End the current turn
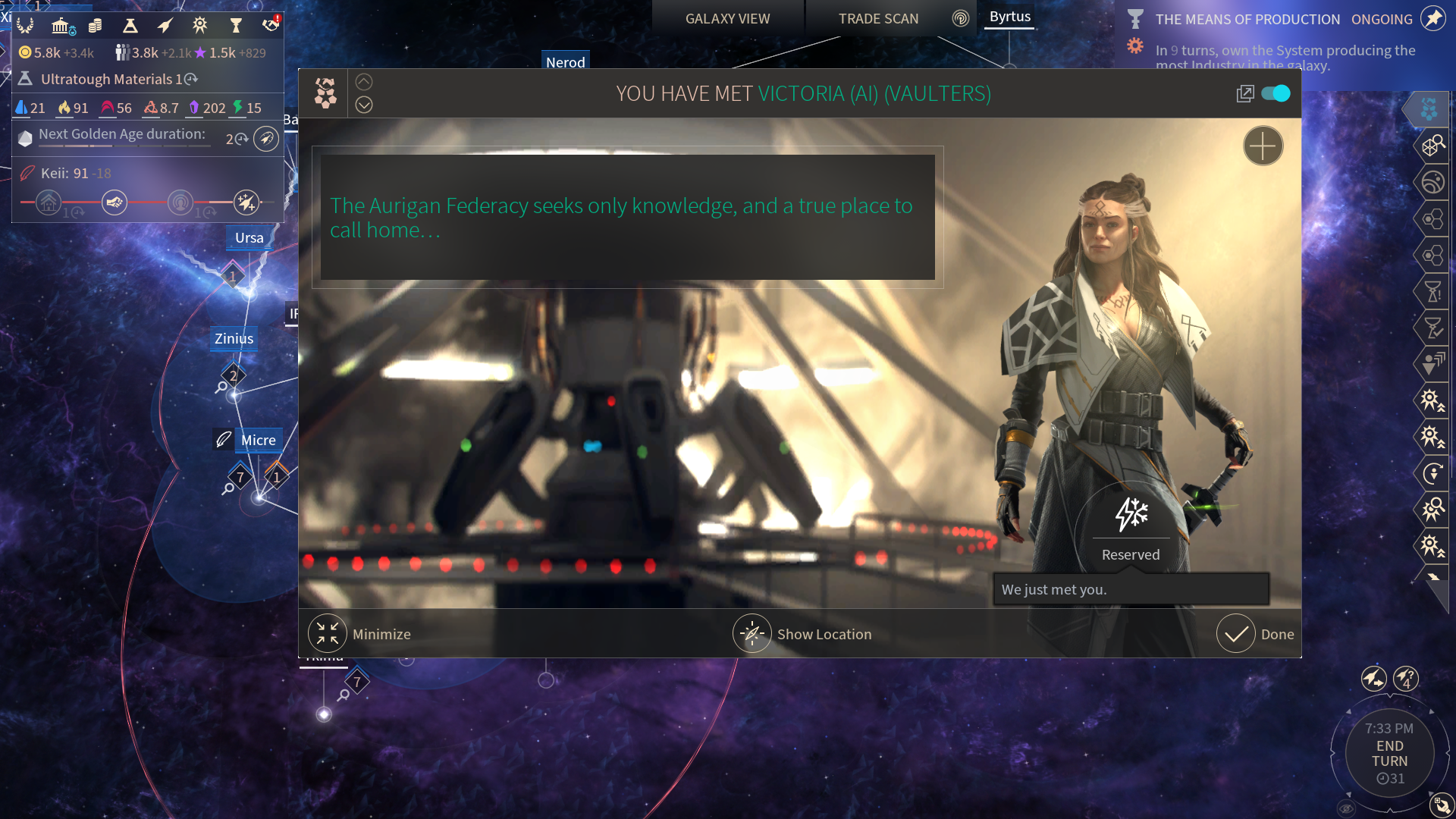The image size is (1456, 819). 1389,754
